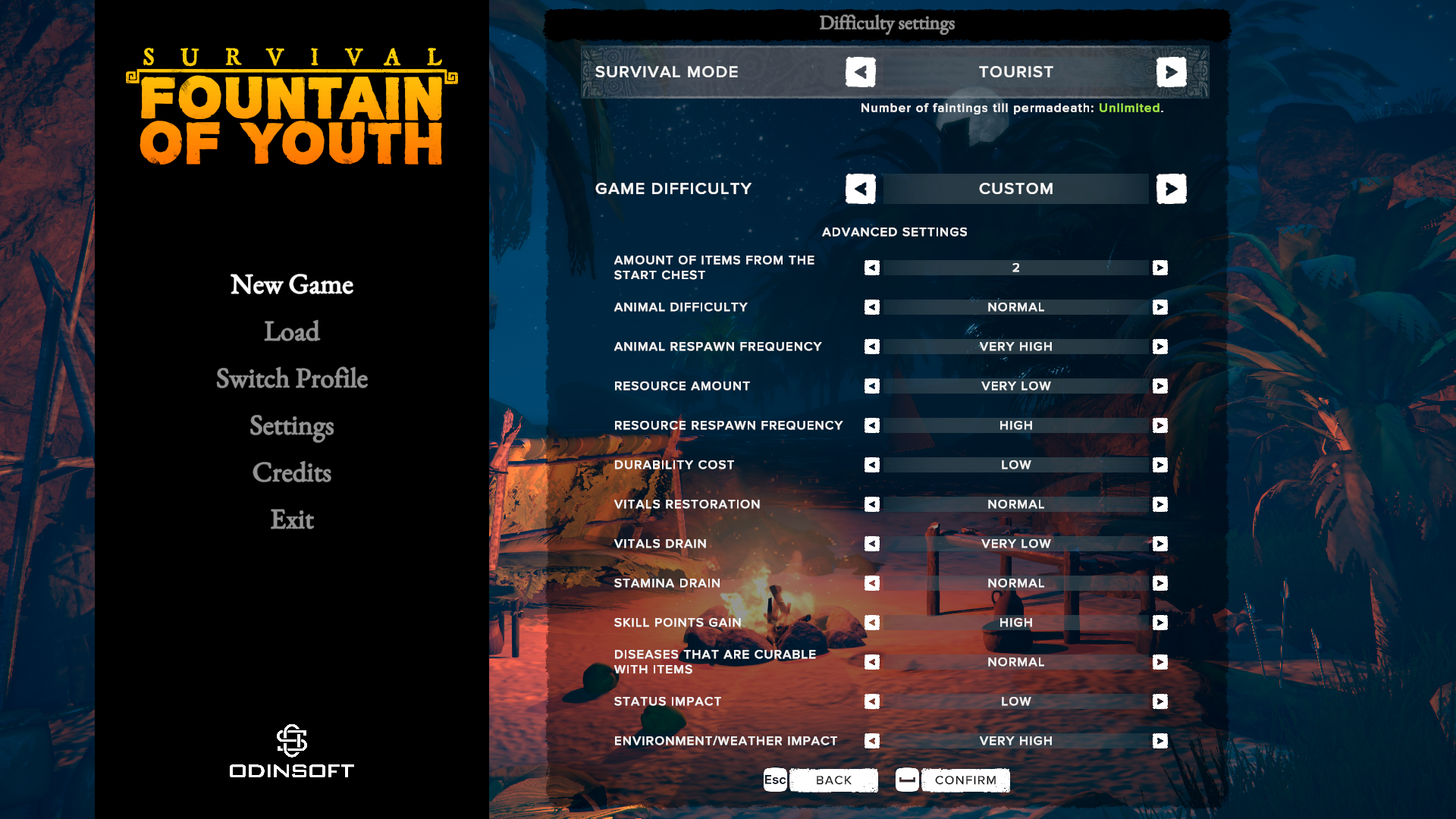
Task: Increase Amount of Items from Start Chest
Action: coord(1159,267)
